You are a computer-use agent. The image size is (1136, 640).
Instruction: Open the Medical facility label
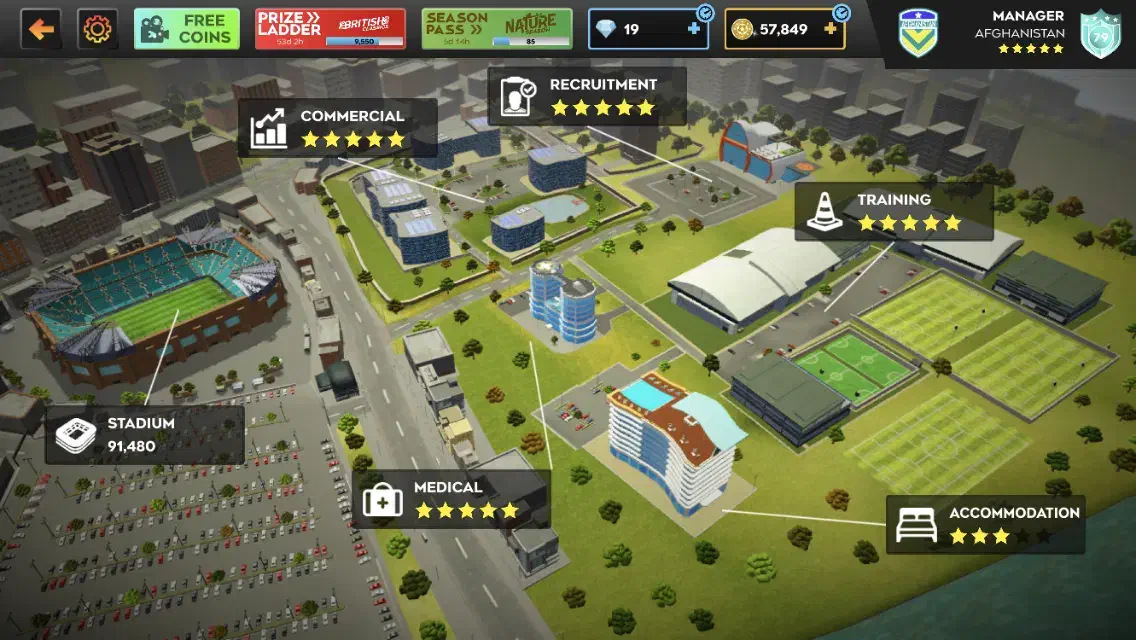pos(450,499)
